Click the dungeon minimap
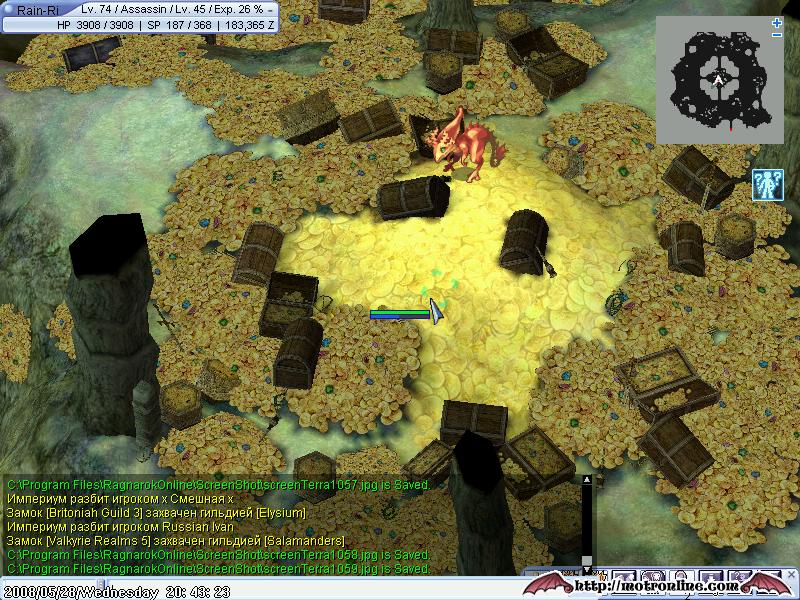800x600 pixels. point(719,80)
